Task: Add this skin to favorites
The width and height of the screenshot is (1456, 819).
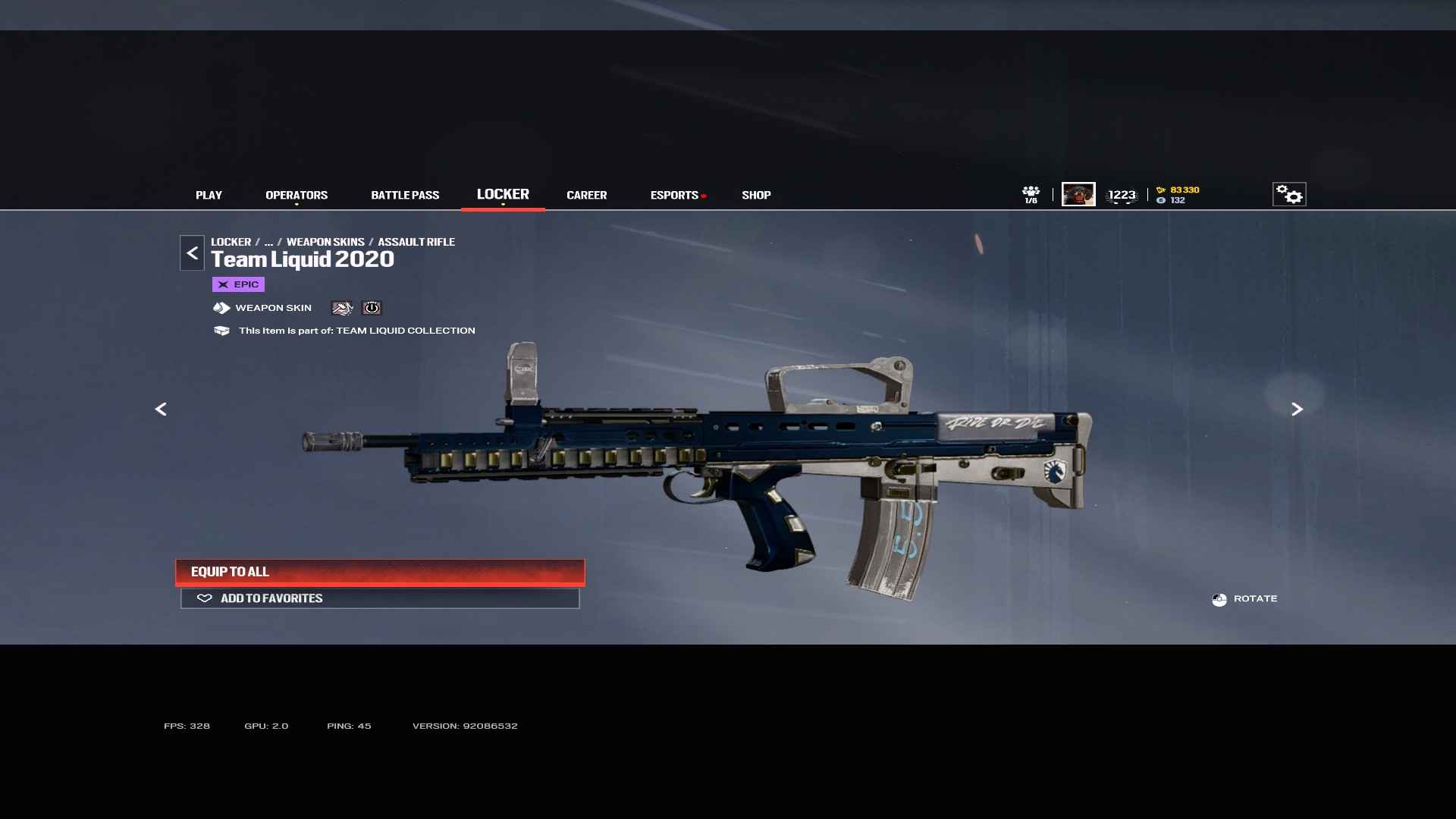Action: 380,598
